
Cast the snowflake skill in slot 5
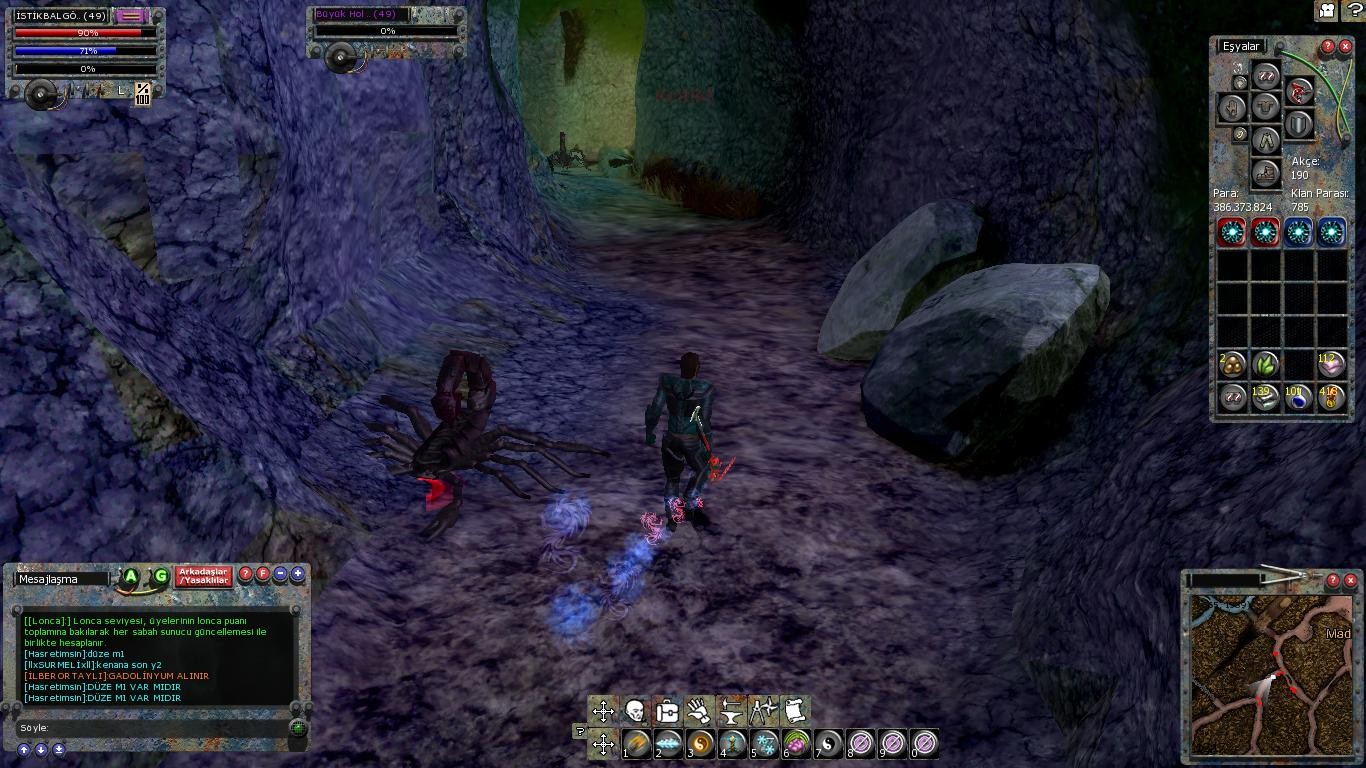765,744
